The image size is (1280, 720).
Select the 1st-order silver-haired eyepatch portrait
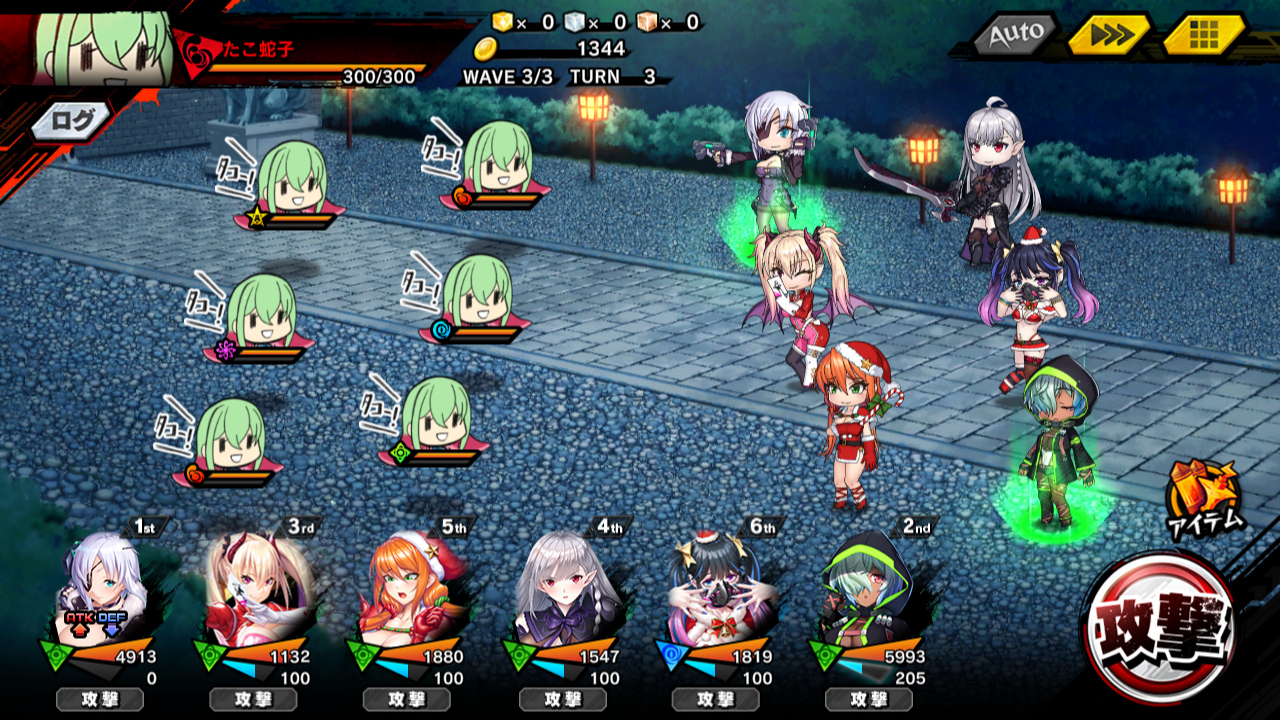(100, 588)
